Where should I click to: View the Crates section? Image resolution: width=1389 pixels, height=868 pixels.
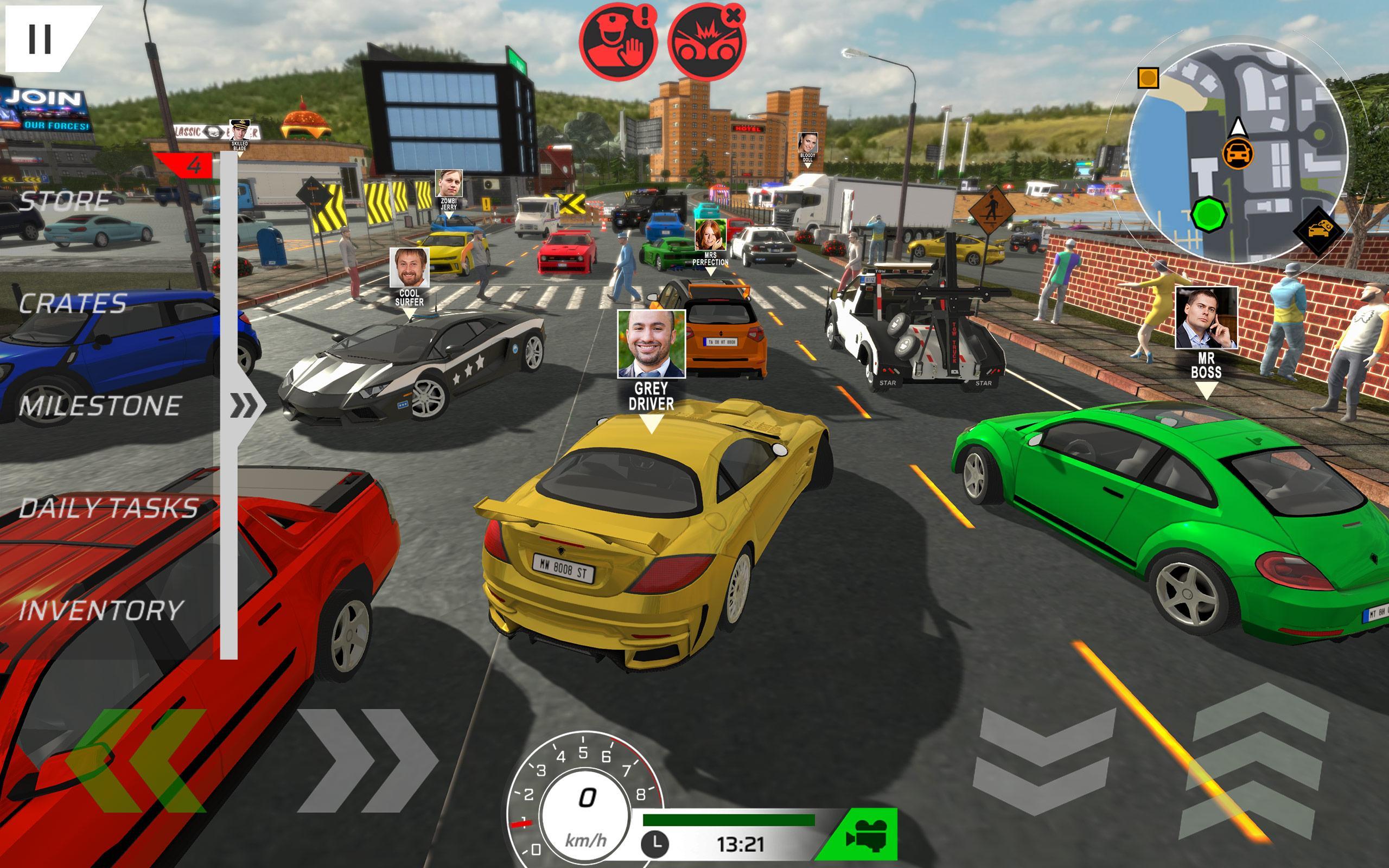[72, 304]
